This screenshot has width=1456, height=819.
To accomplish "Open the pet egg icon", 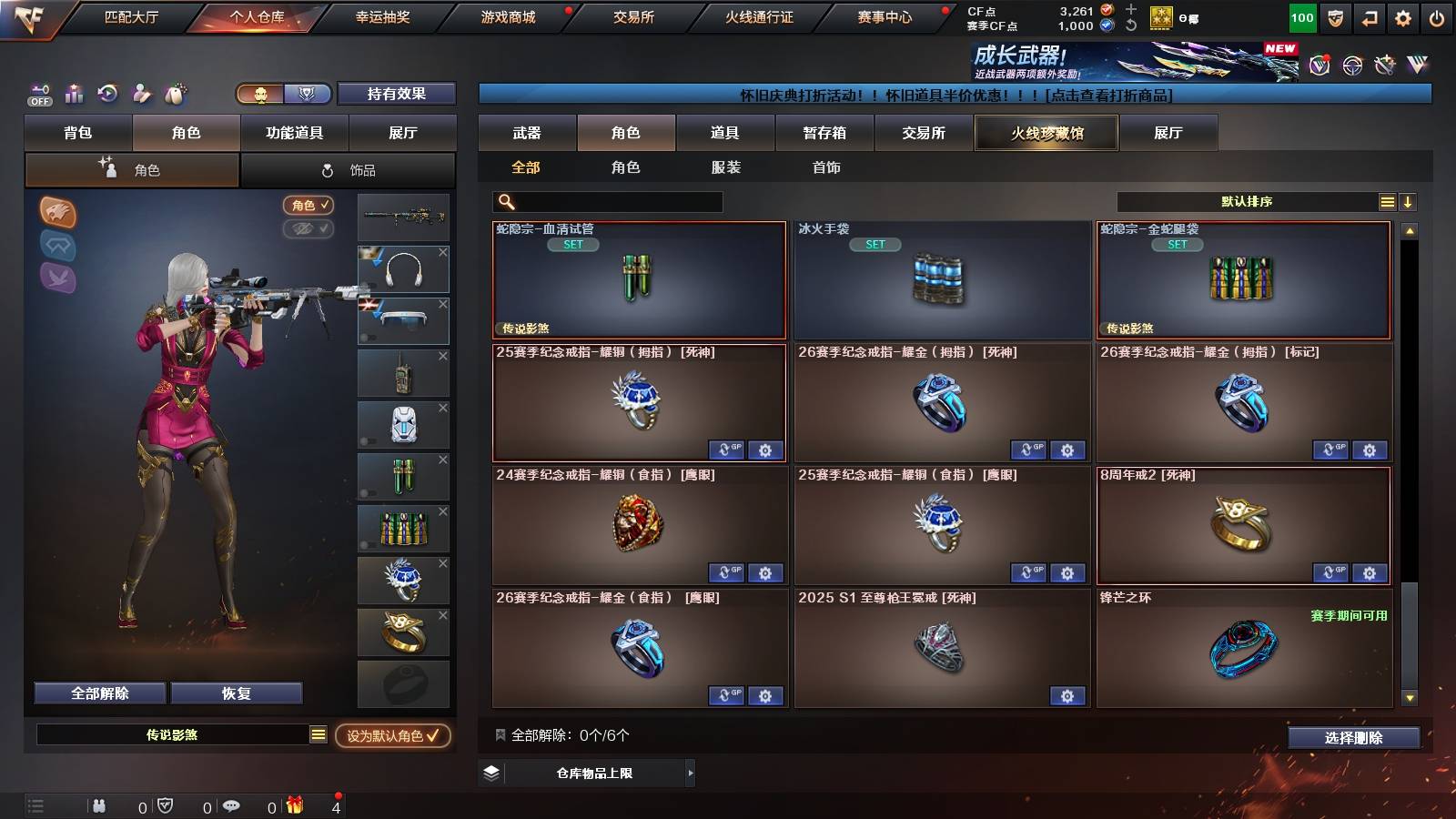I will (176, 94).
